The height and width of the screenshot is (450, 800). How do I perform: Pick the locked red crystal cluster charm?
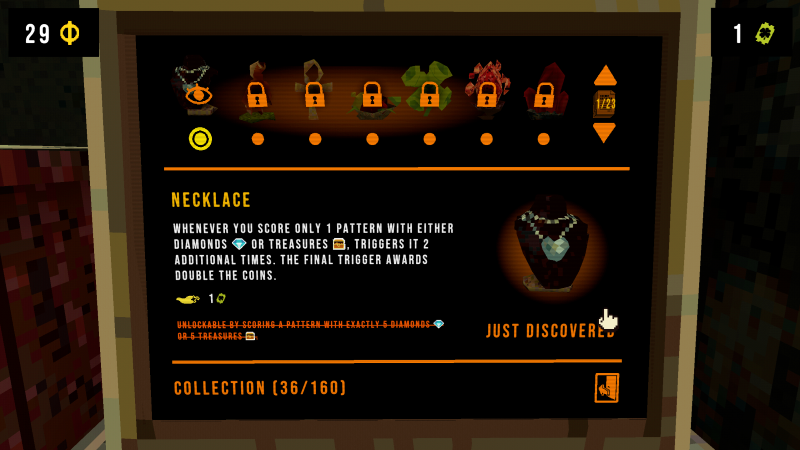pos(487,92)
